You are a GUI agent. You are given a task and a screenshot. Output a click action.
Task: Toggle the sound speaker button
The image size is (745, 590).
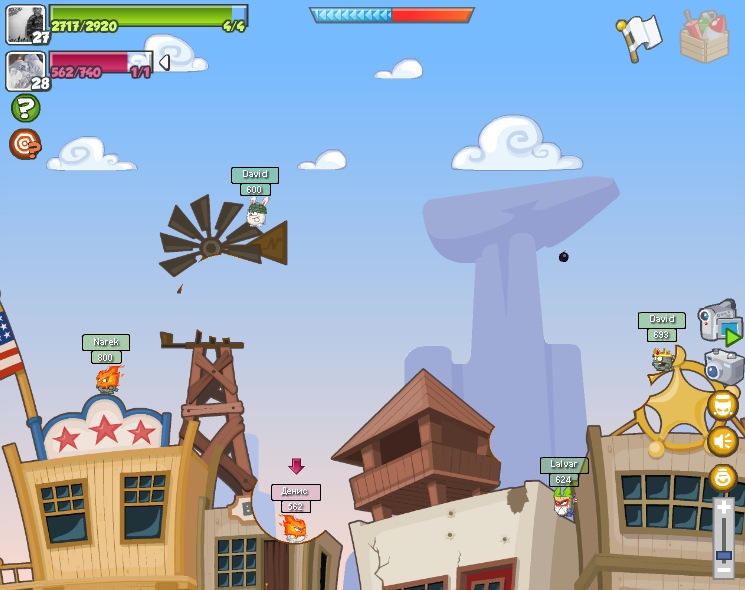pyautogui.click(x=722, y=441)
